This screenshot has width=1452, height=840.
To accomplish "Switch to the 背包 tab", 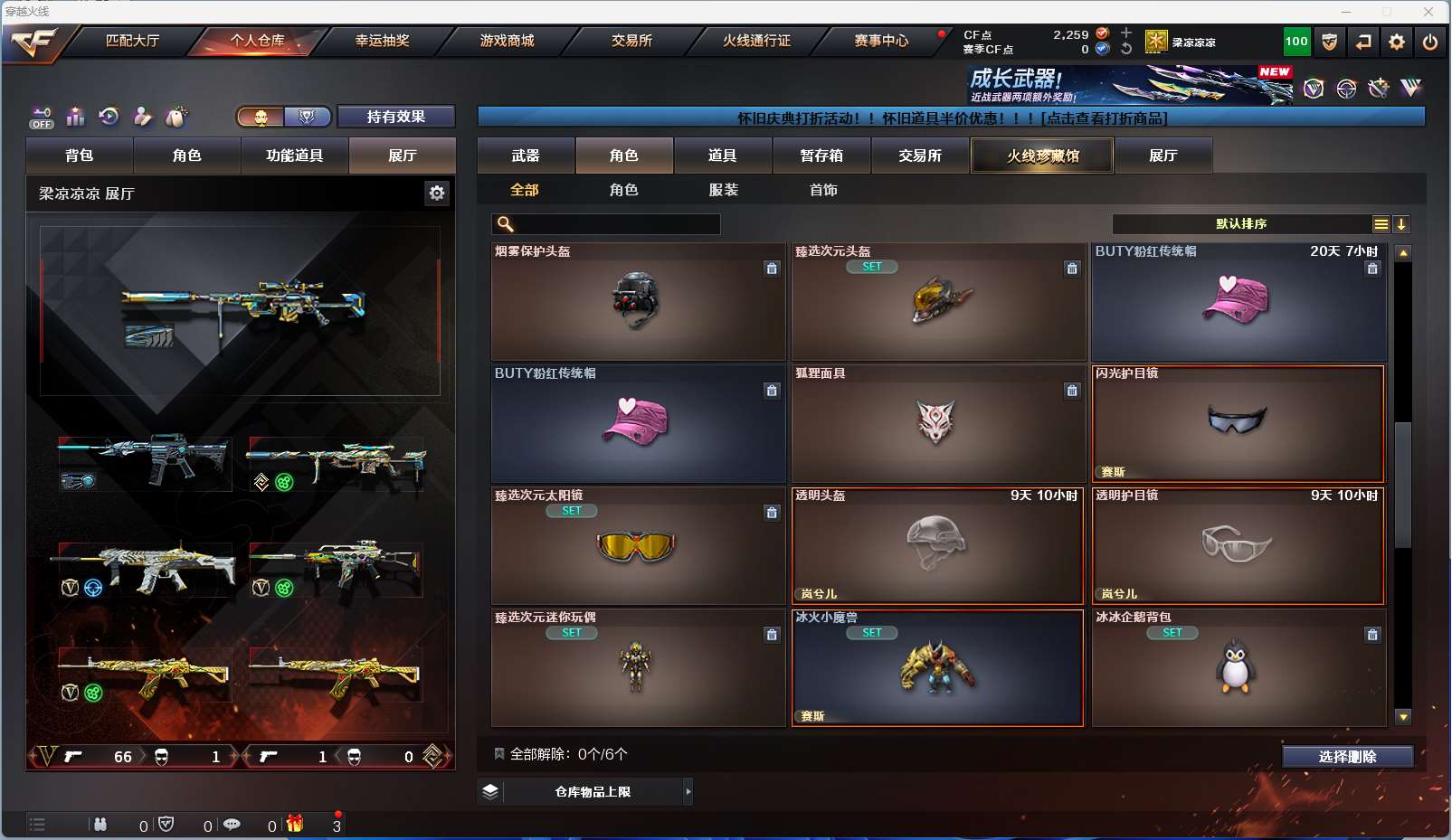I will tap(80, 156).
